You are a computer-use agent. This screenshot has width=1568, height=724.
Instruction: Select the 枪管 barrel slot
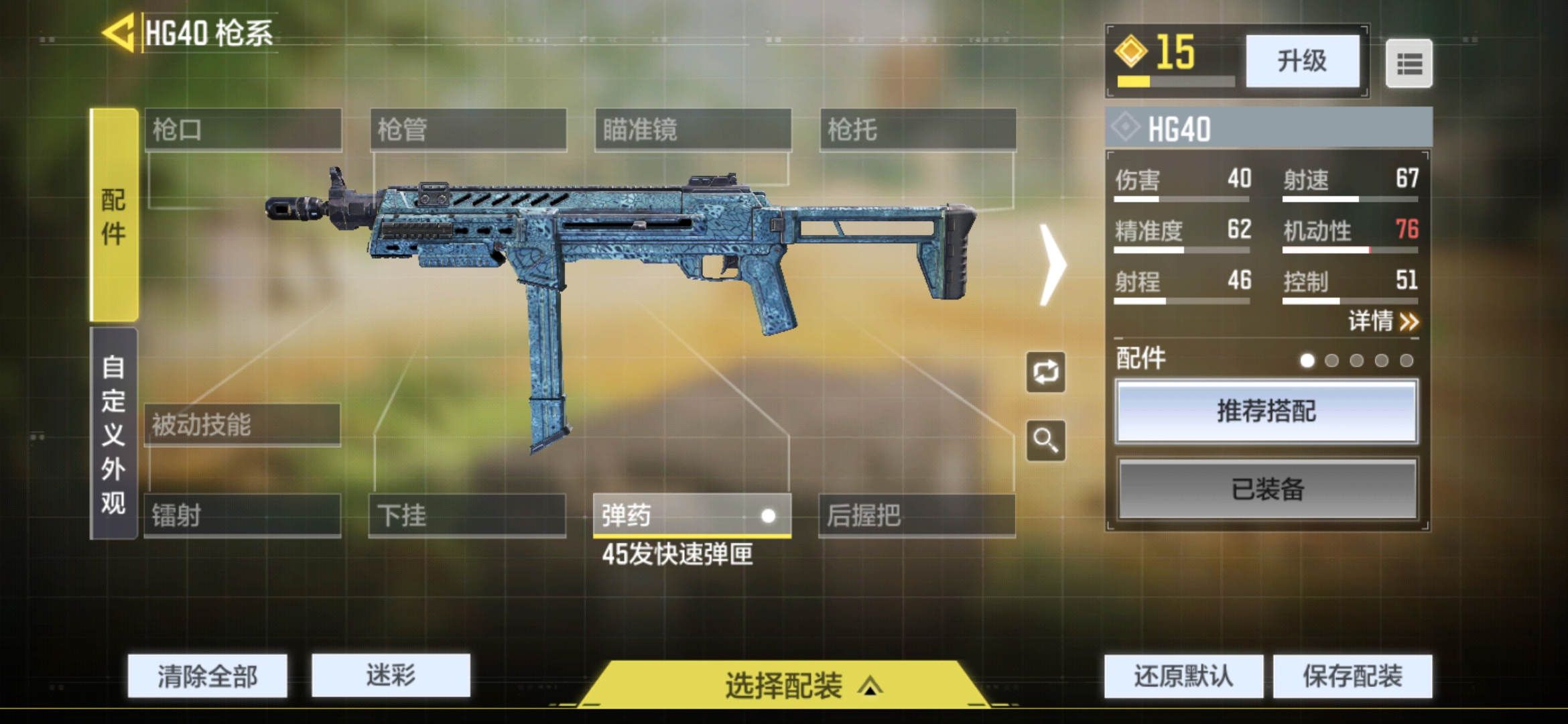coord(468,129)
